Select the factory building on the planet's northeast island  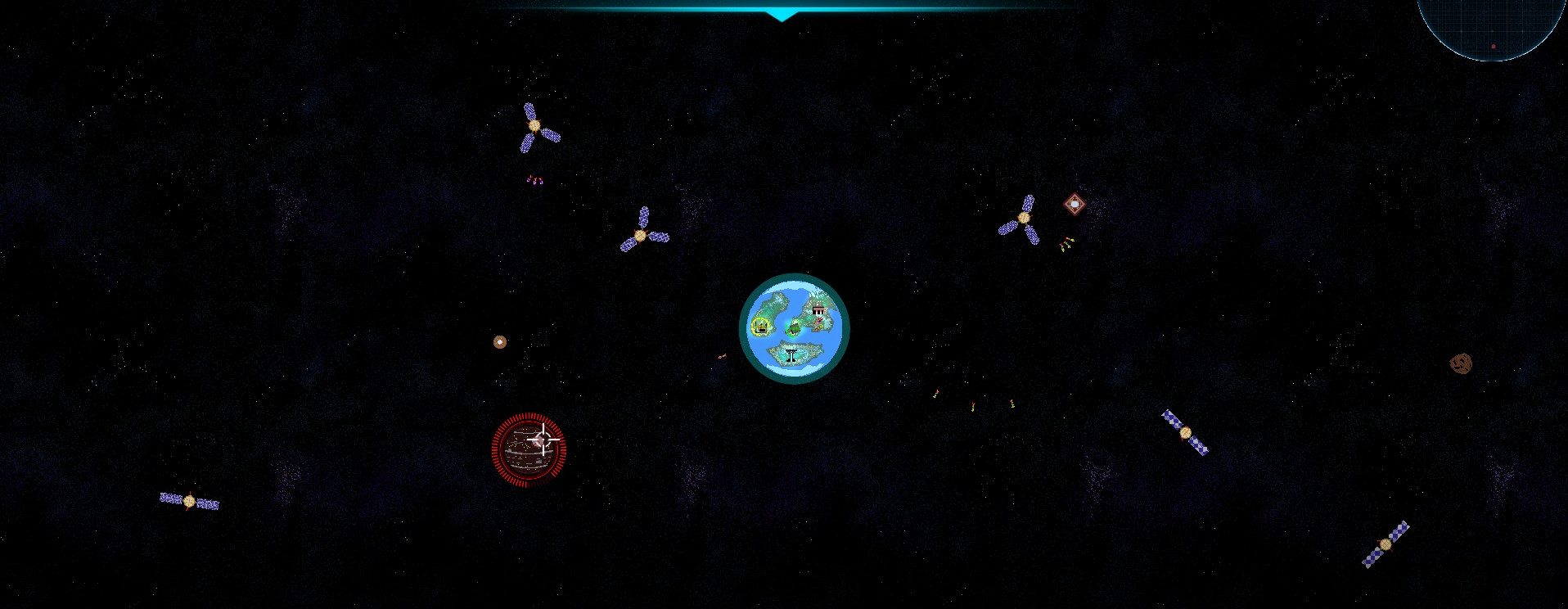tap(818, 309)
